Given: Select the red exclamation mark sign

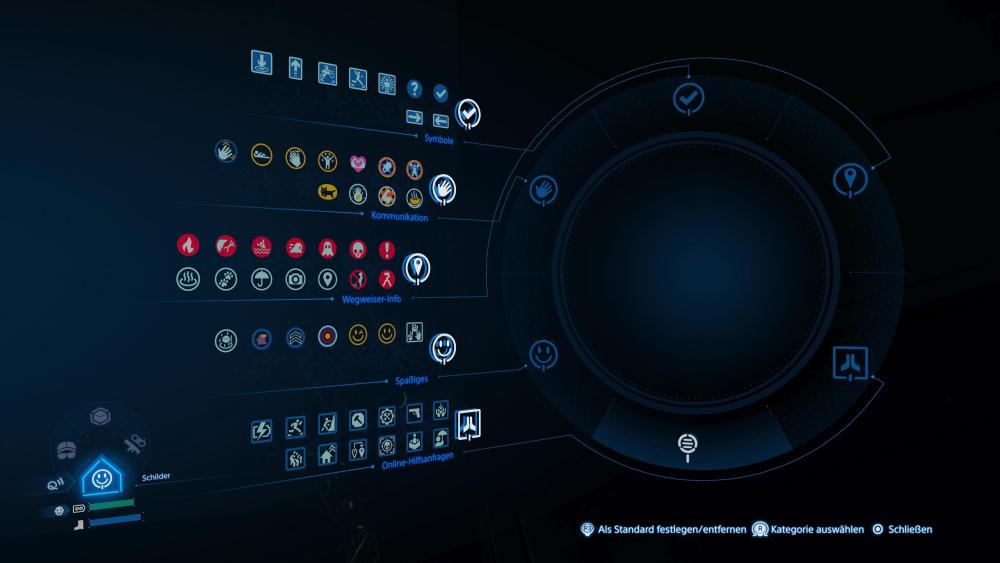Looking at the screenshot, I should (x=387, y=250).
